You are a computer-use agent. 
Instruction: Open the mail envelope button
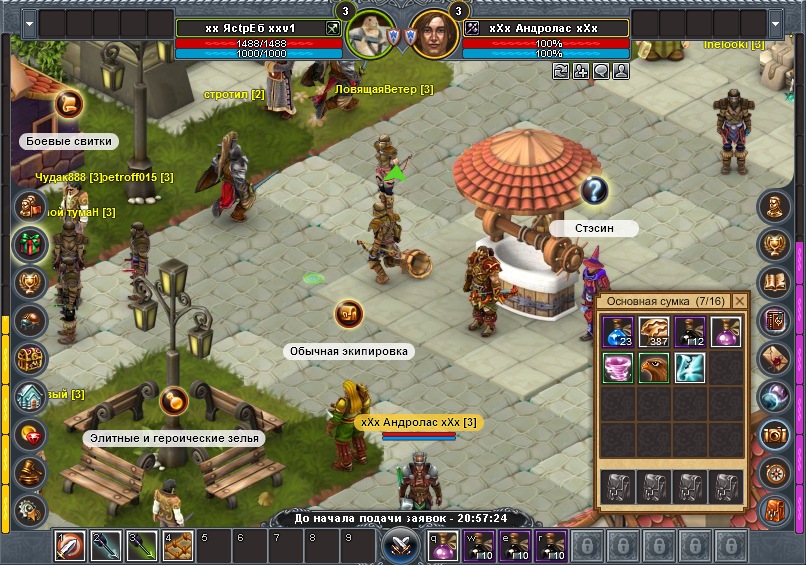click(x=775, y=358)
